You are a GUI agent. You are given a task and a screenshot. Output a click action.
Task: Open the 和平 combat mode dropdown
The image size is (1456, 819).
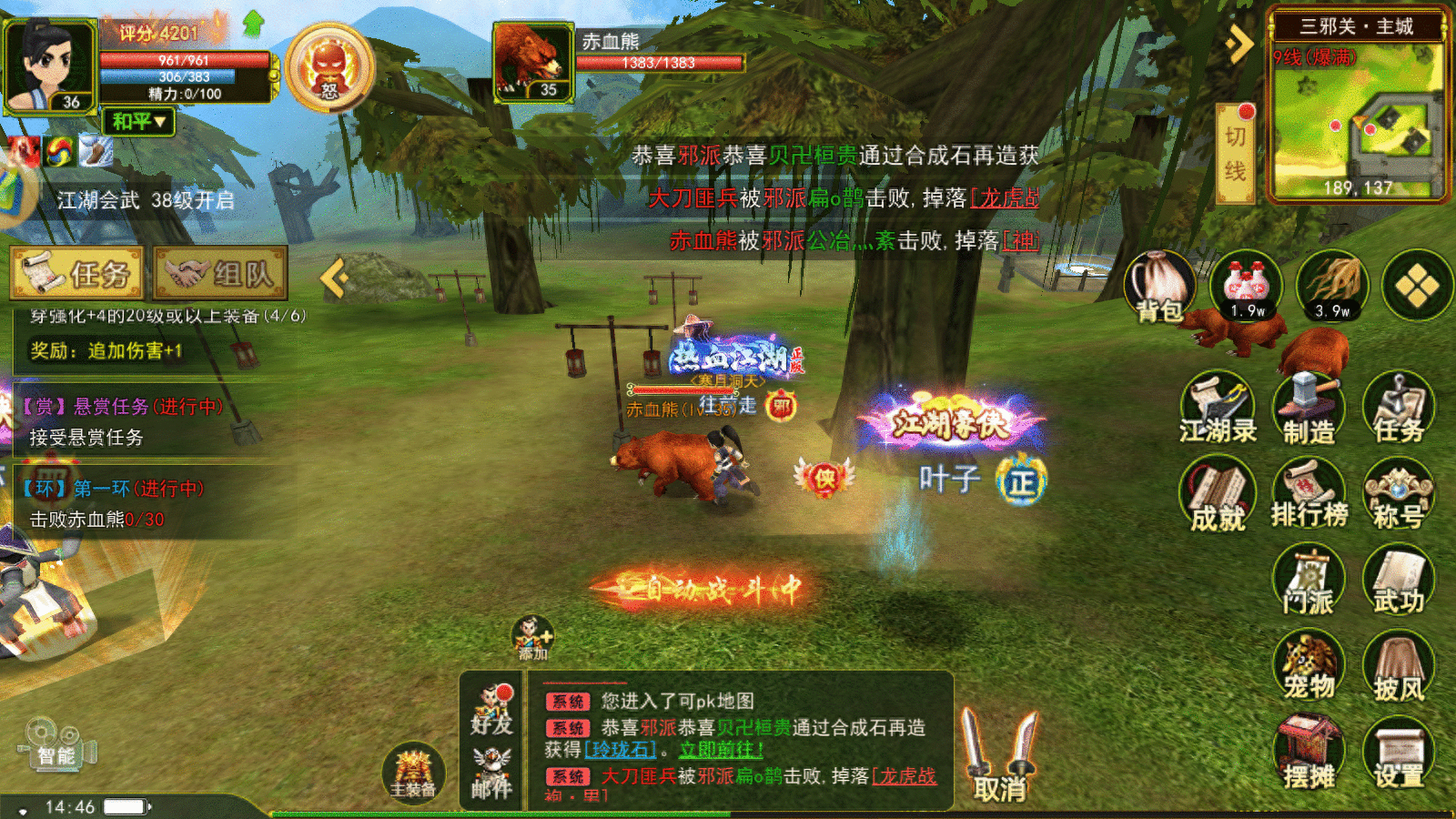[x=138, y=121]
